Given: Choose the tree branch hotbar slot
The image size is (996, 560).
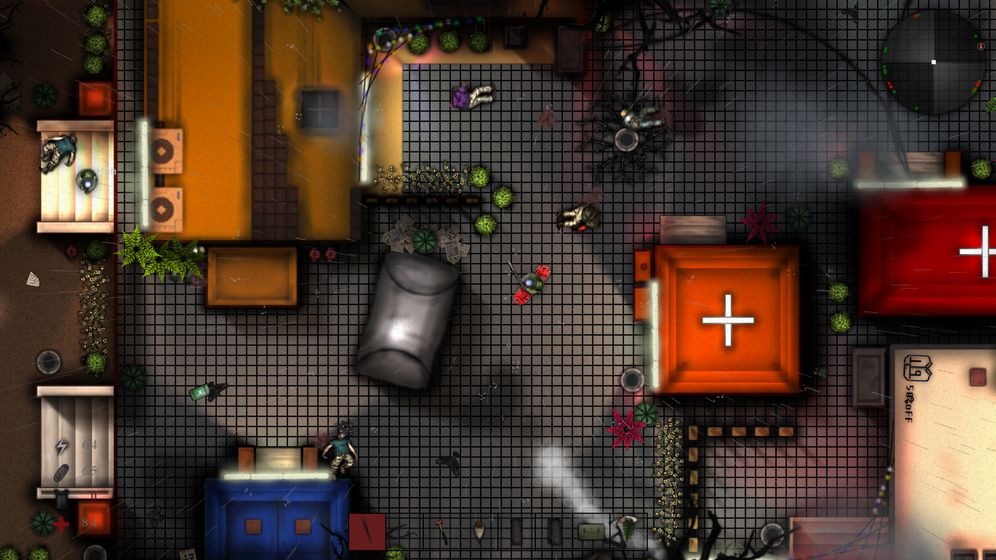Looking at the screenshot, I should [405, 531].
